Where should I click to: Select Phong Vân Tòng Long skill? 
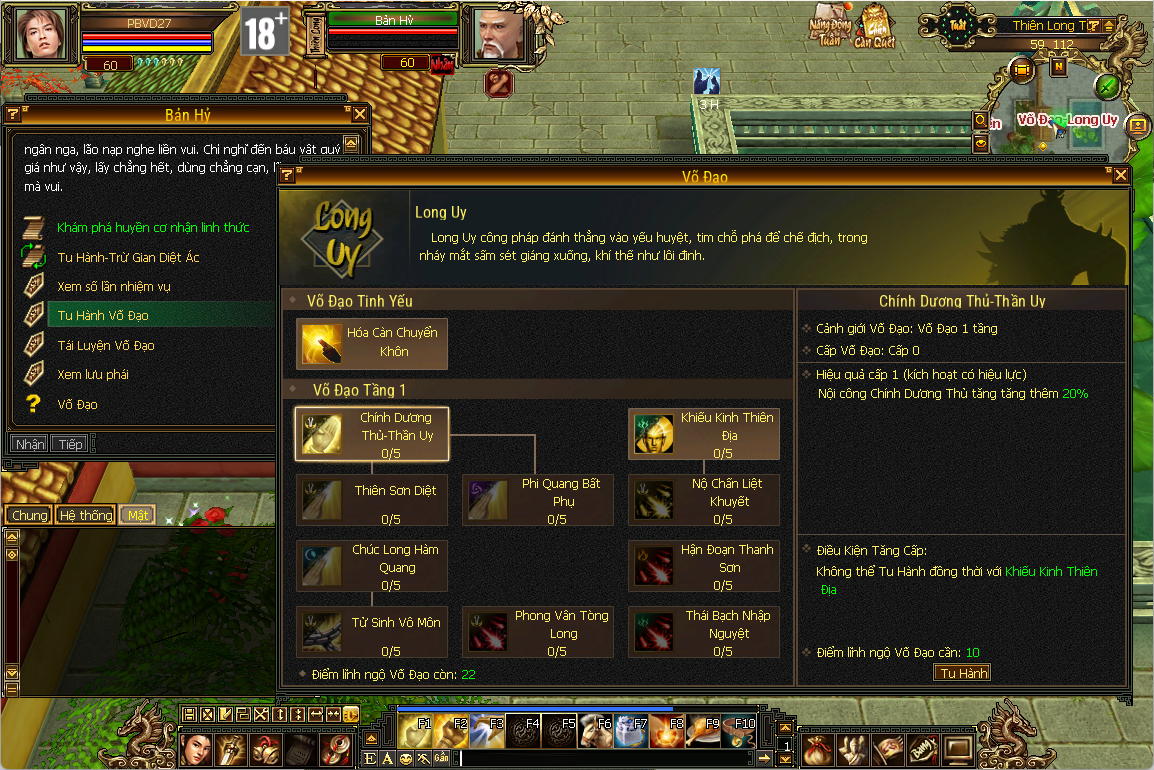pyautogui.click(x=538, y=631)
